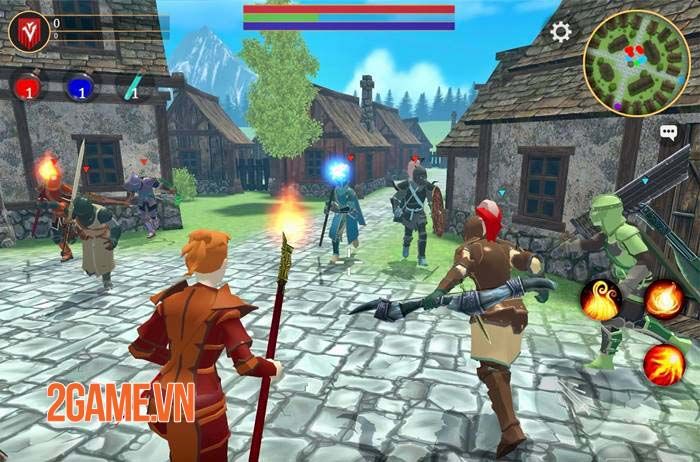Open settings with the gear icon
Screen dimensions: 700x462
[x=561, y=32]
